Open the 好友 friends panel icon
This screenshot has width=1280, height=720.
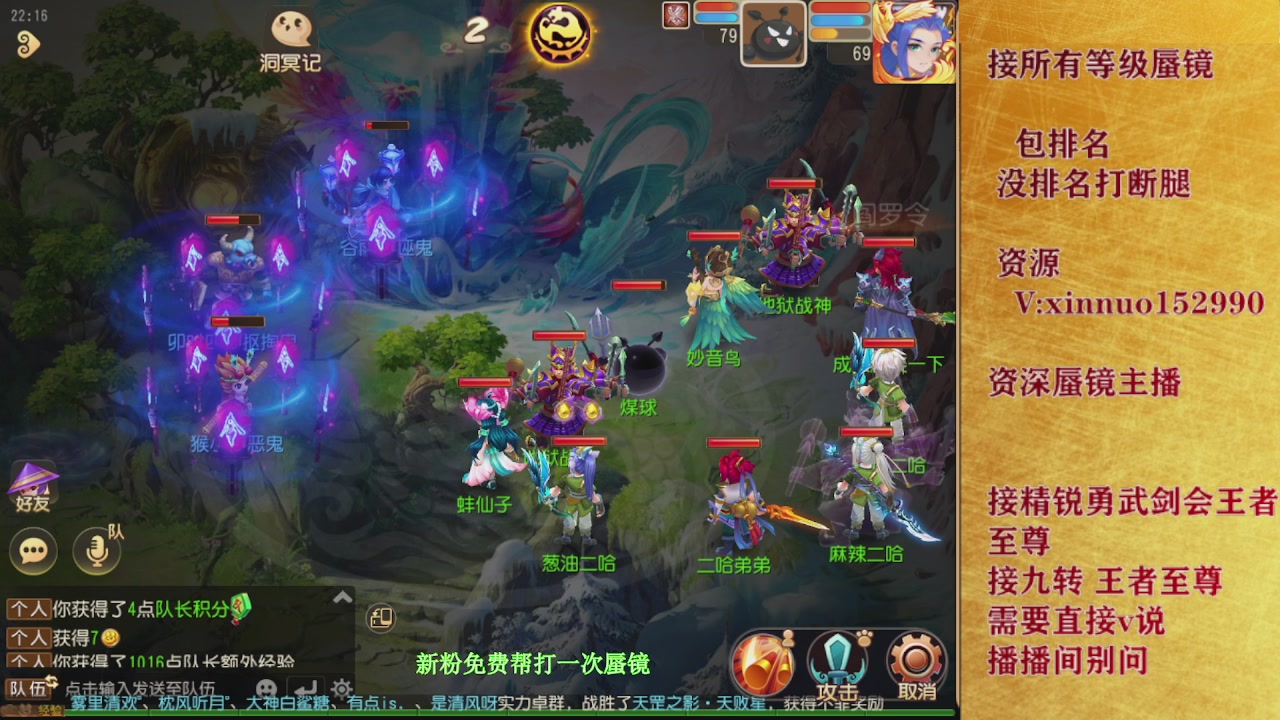(33, 487)
